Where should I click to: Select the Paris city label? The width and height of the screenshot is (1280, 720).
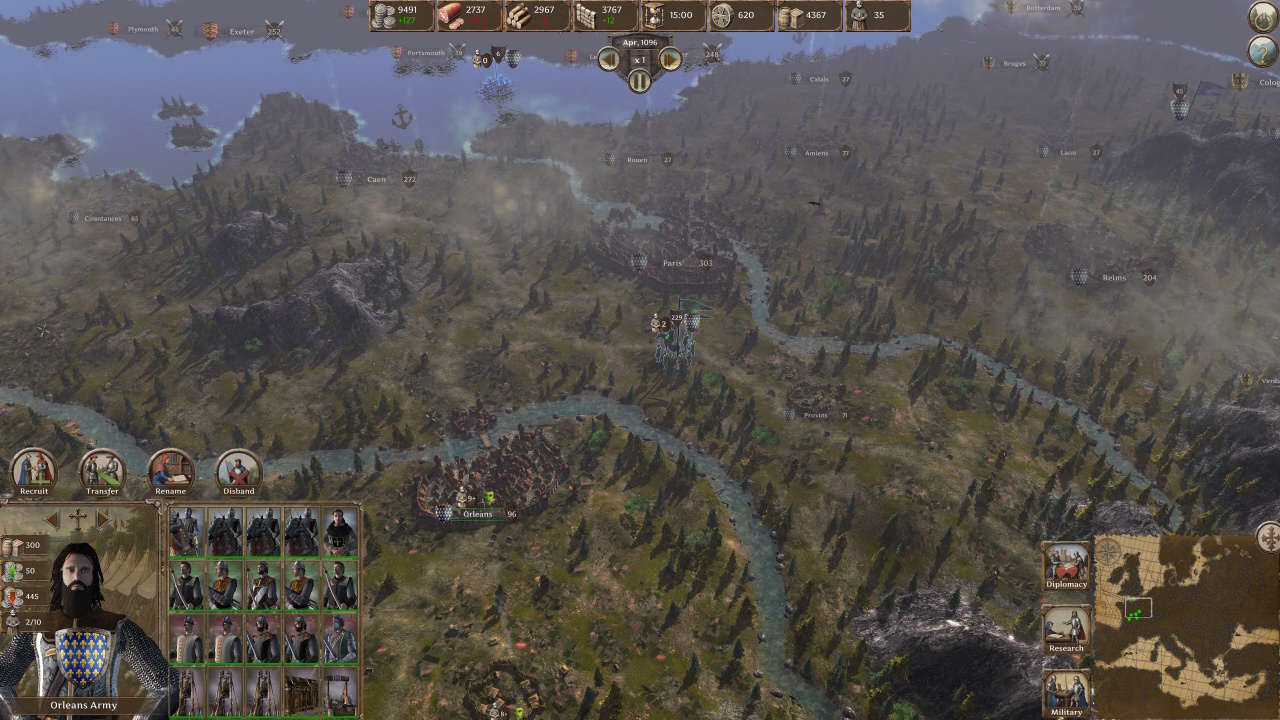(672, 263)
